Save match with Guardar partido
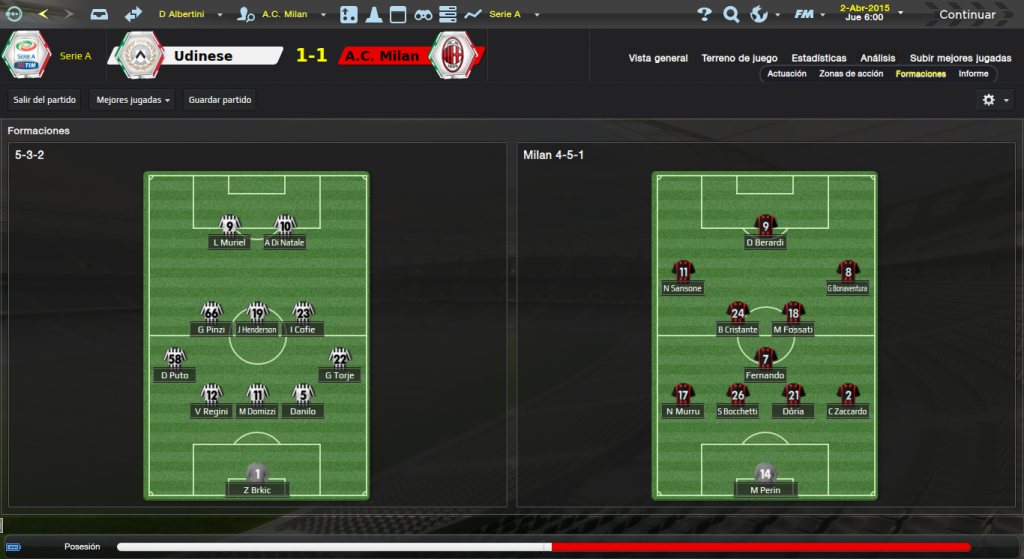 (x=220, y=100)
